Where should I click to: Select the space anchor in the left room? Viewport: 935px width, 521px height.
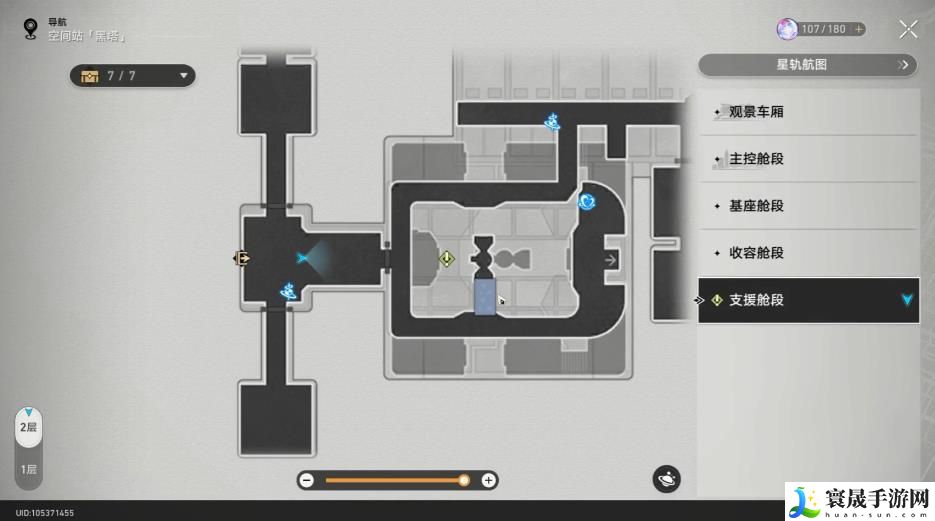pyautogui.click(x=289, y=291)
